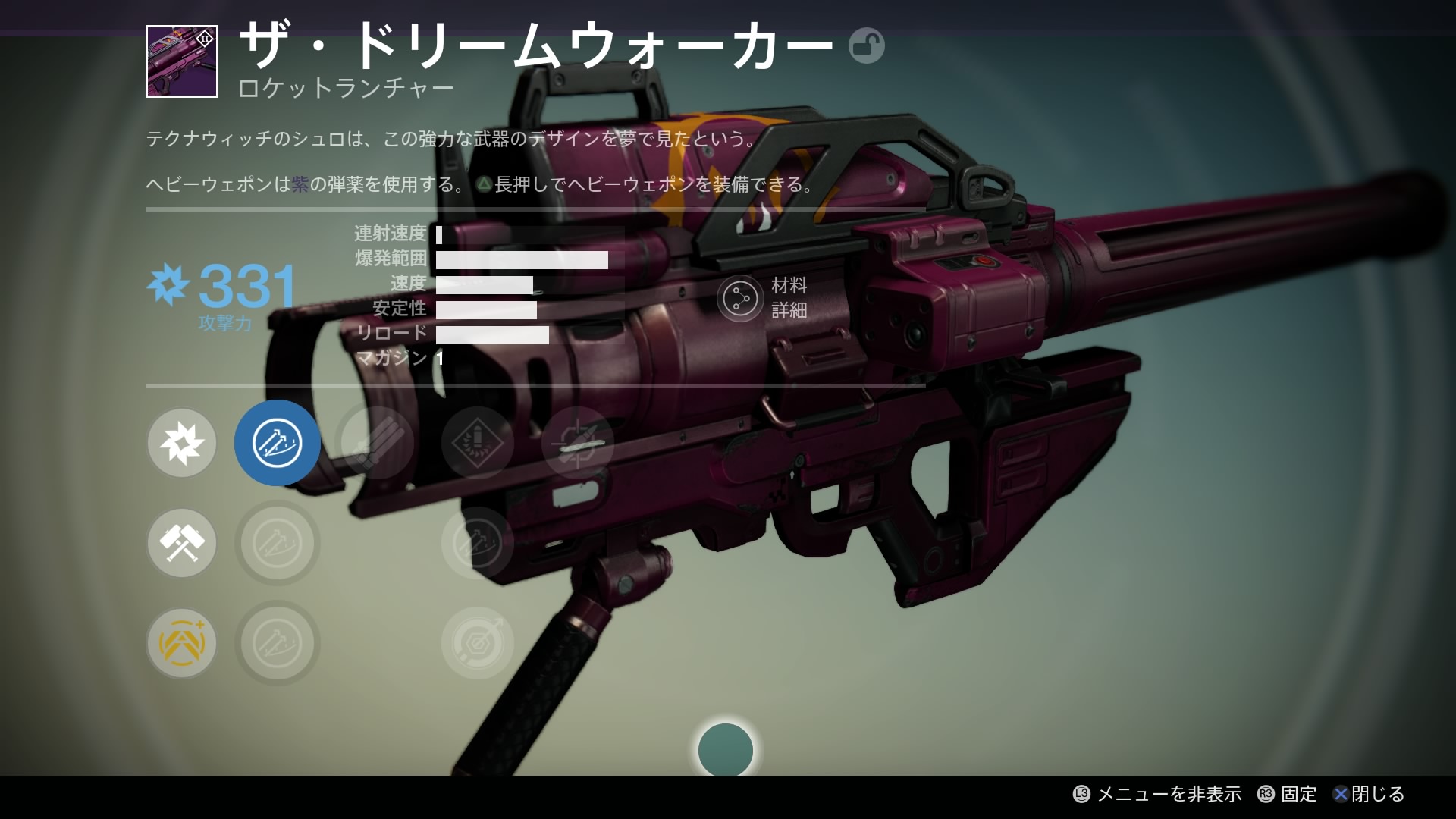Select the hexagon with arrow perk node
Viewport: 1456px width, 819px height.
coord(478,643)
